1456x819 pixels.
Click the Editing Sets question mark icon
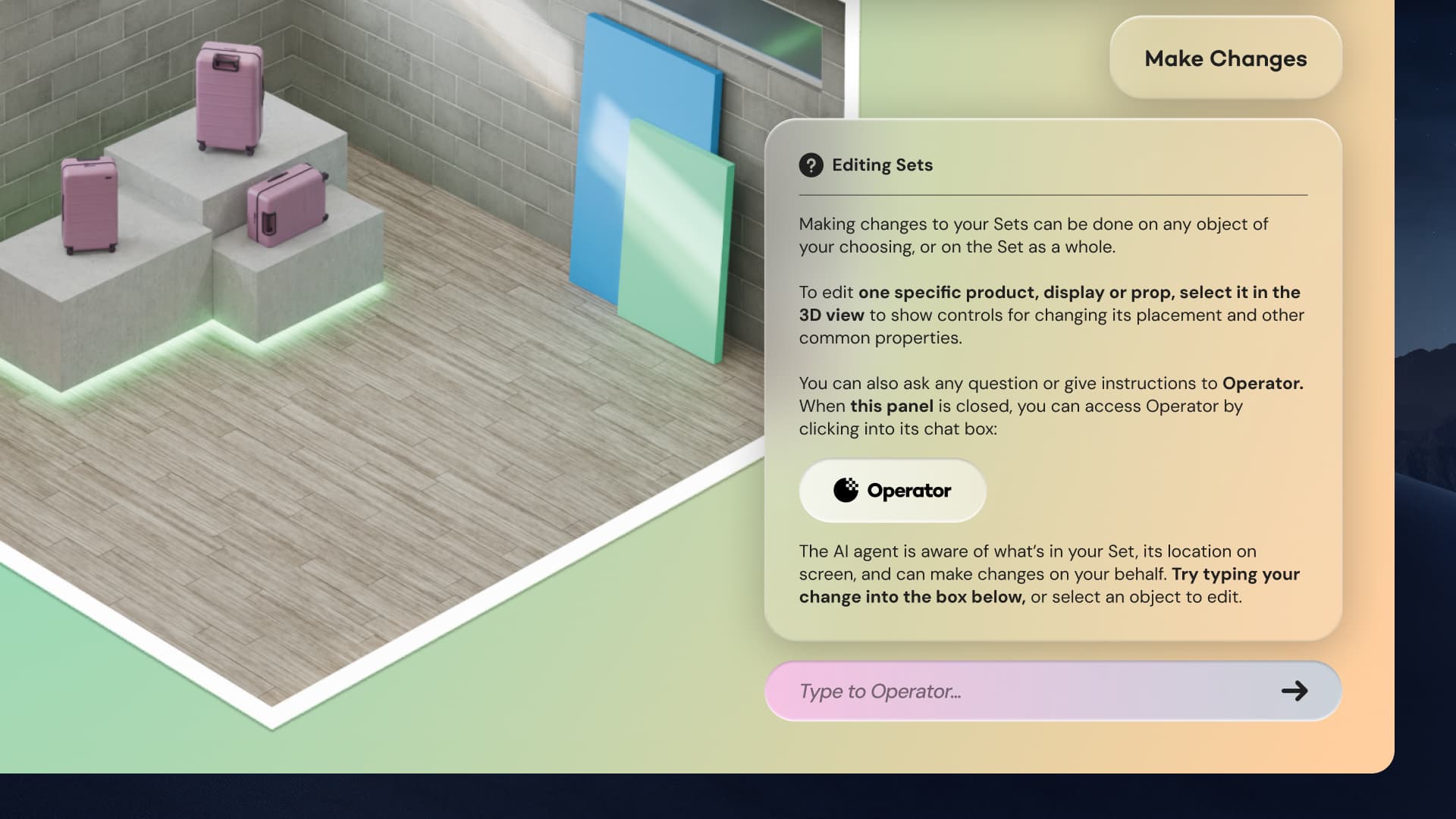811,165
